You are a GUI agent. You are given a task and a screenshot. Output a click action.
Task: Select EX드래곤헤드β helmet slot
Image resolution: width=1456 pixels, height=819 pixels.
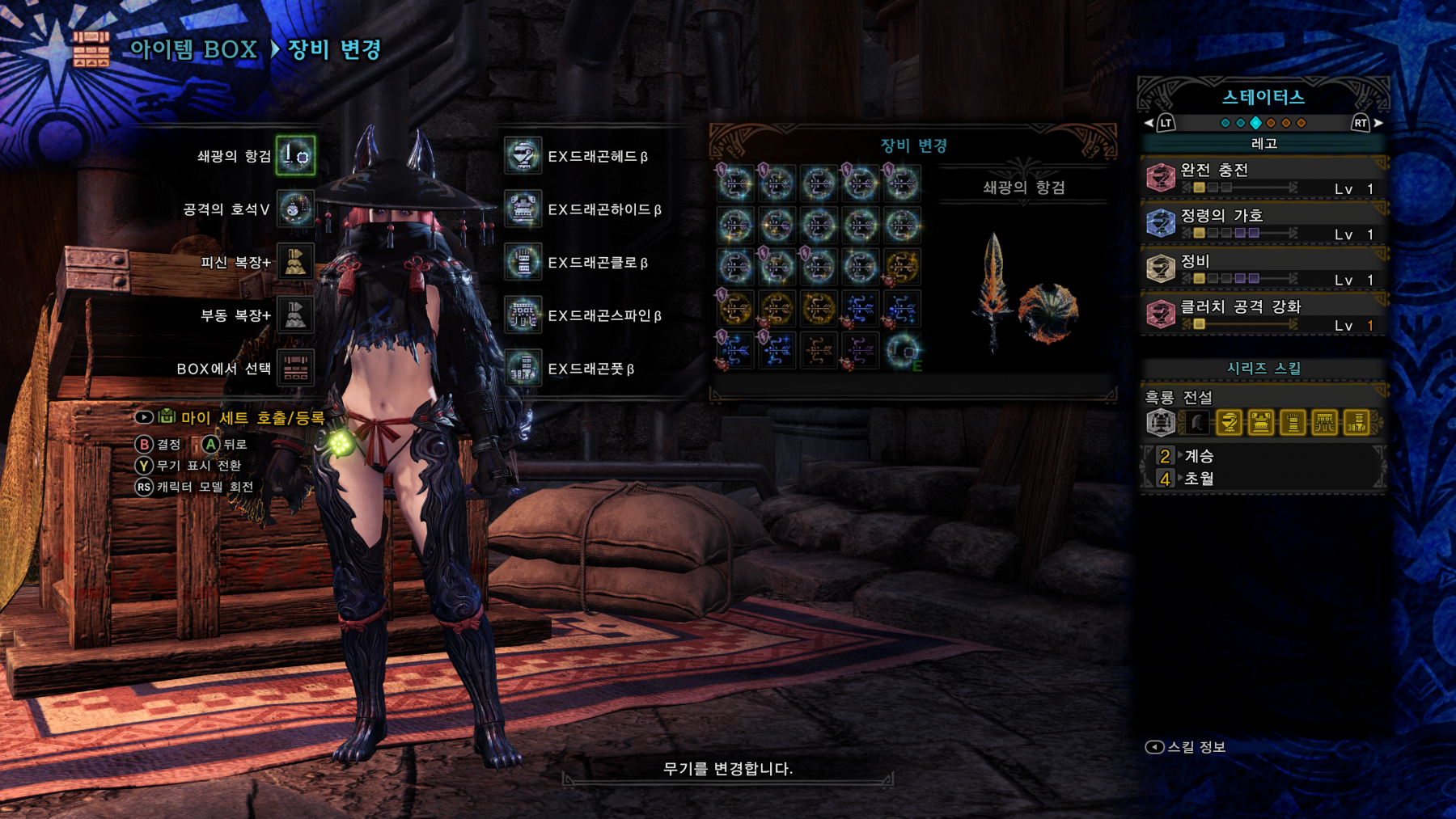click(x=523, y=156)
